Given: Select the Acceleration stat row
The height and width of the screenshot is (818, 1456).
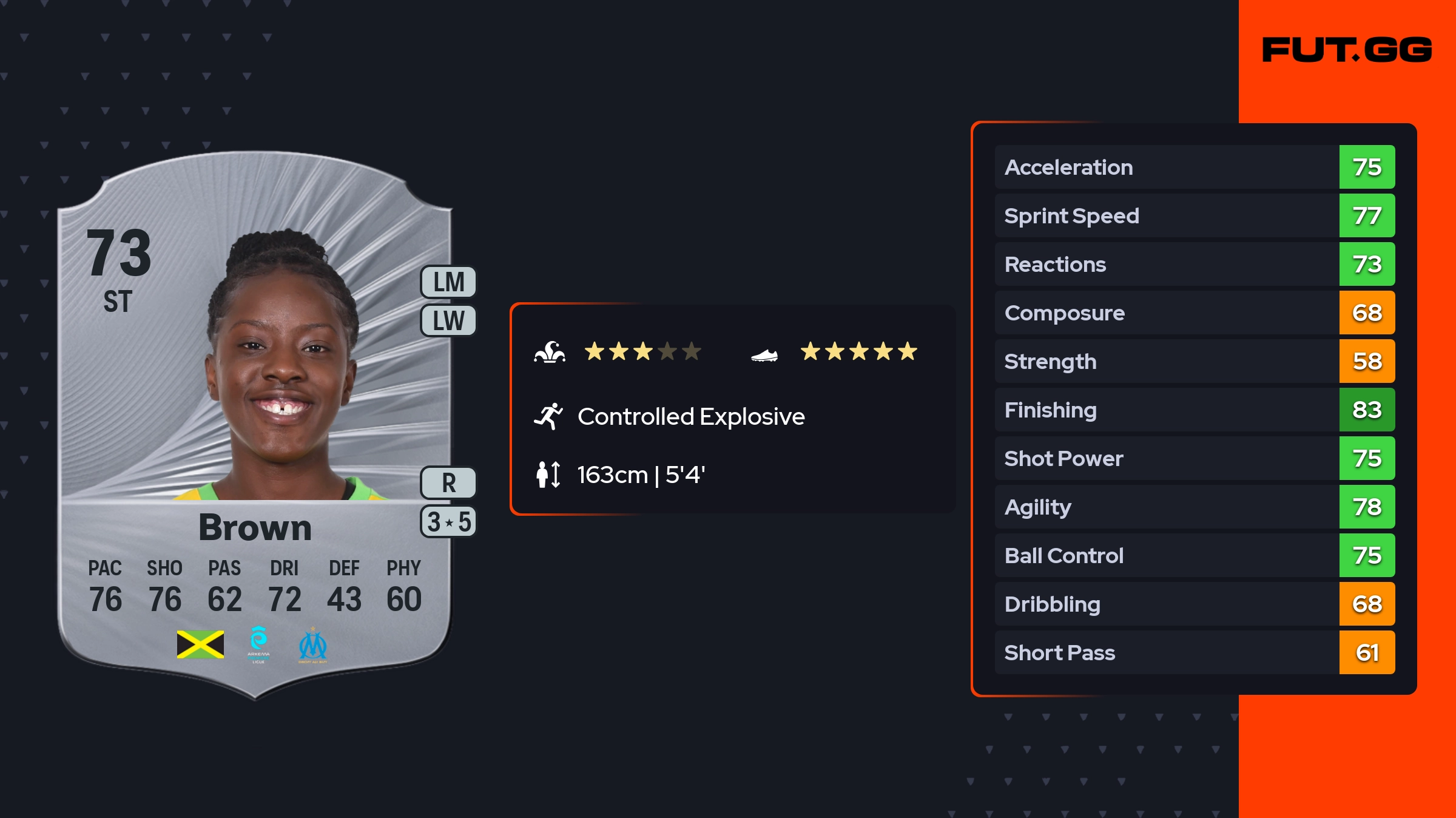Looking at the screenshot, I should (x=1194, y=167).
